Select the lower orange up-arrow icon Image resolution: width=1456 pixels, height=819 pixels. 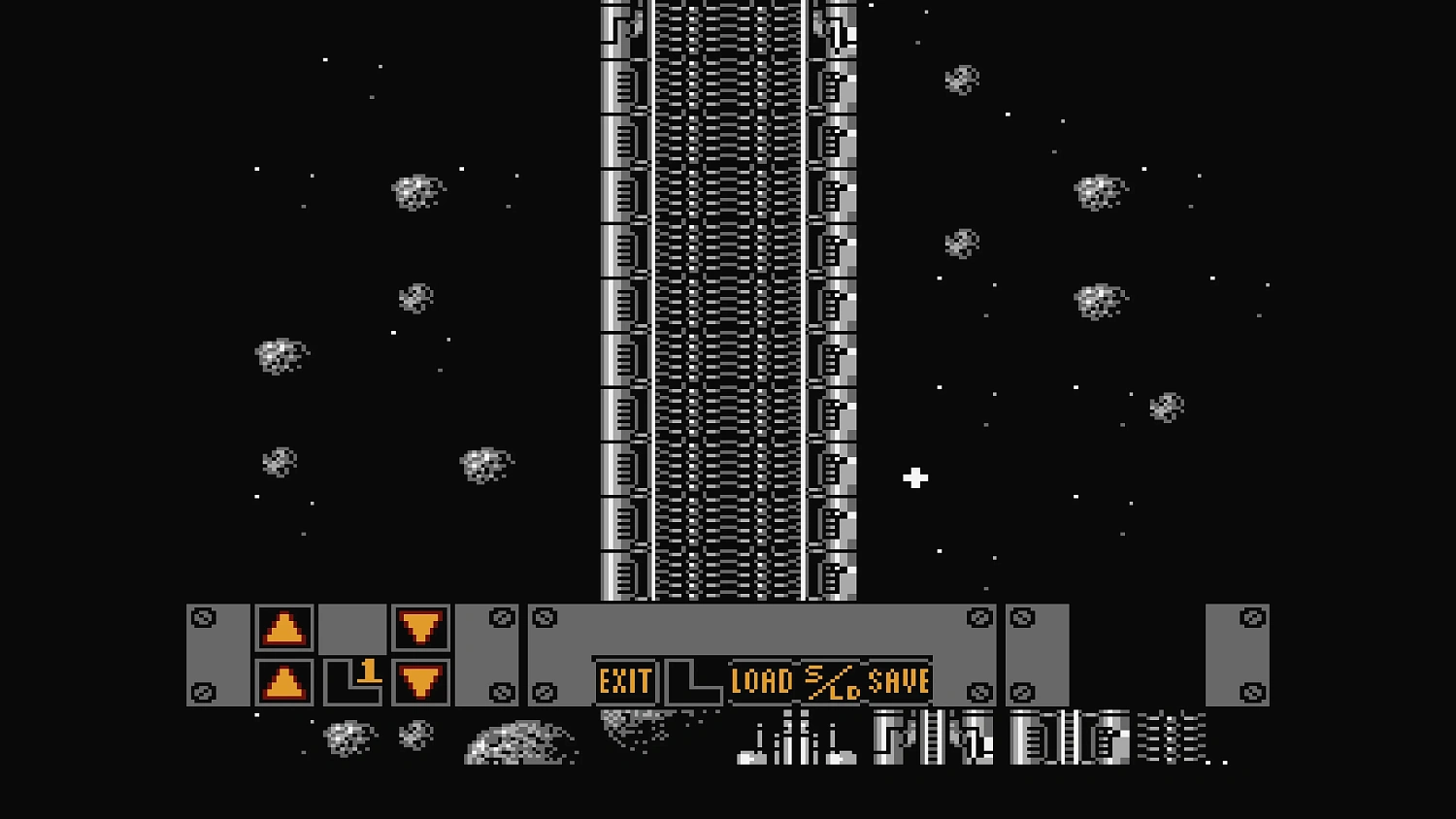pyautogui.click(x=284, y=682)
